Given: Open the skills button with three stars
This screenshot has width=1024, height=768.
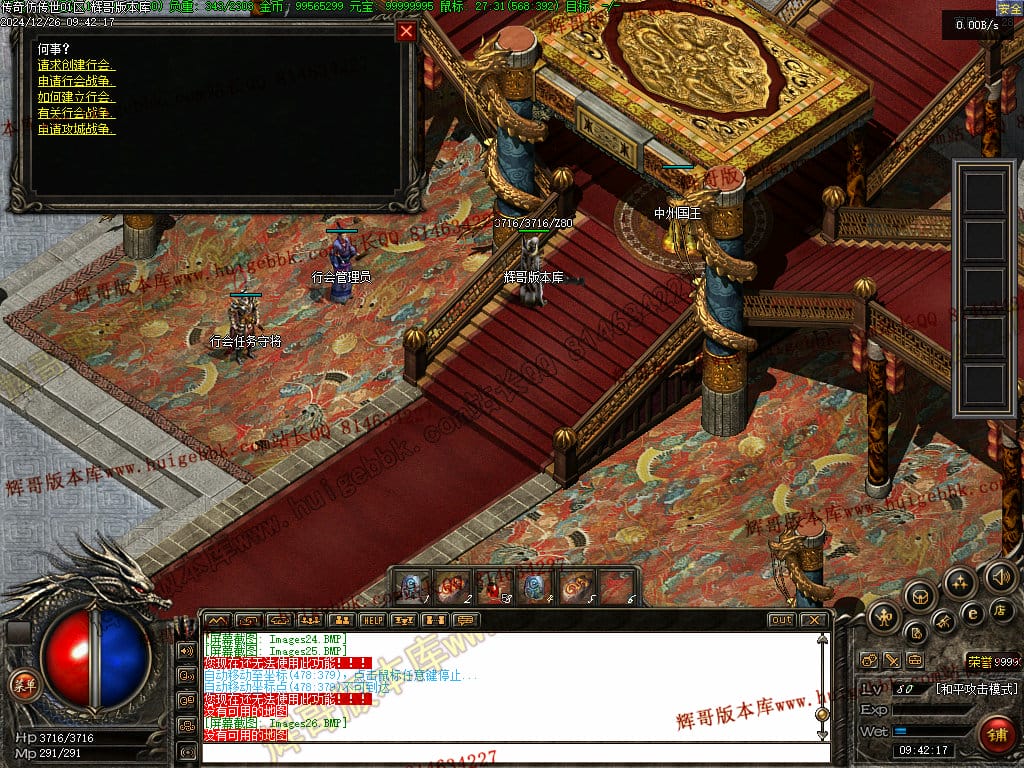Looking at the screenshot, I should point(960,583).
